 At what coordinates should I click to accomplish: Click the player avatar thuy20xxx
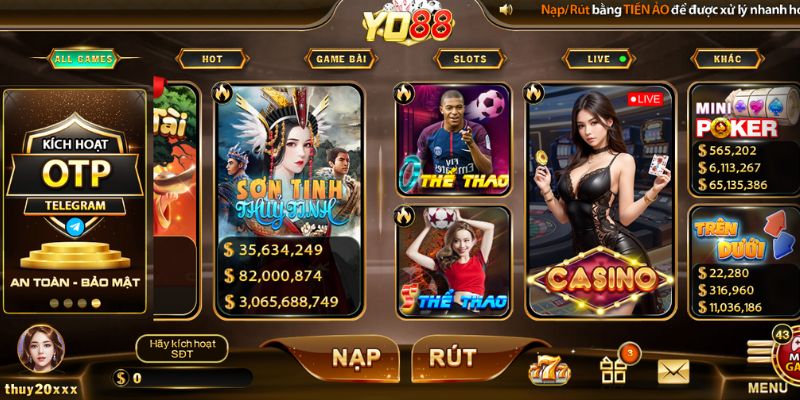40,350
